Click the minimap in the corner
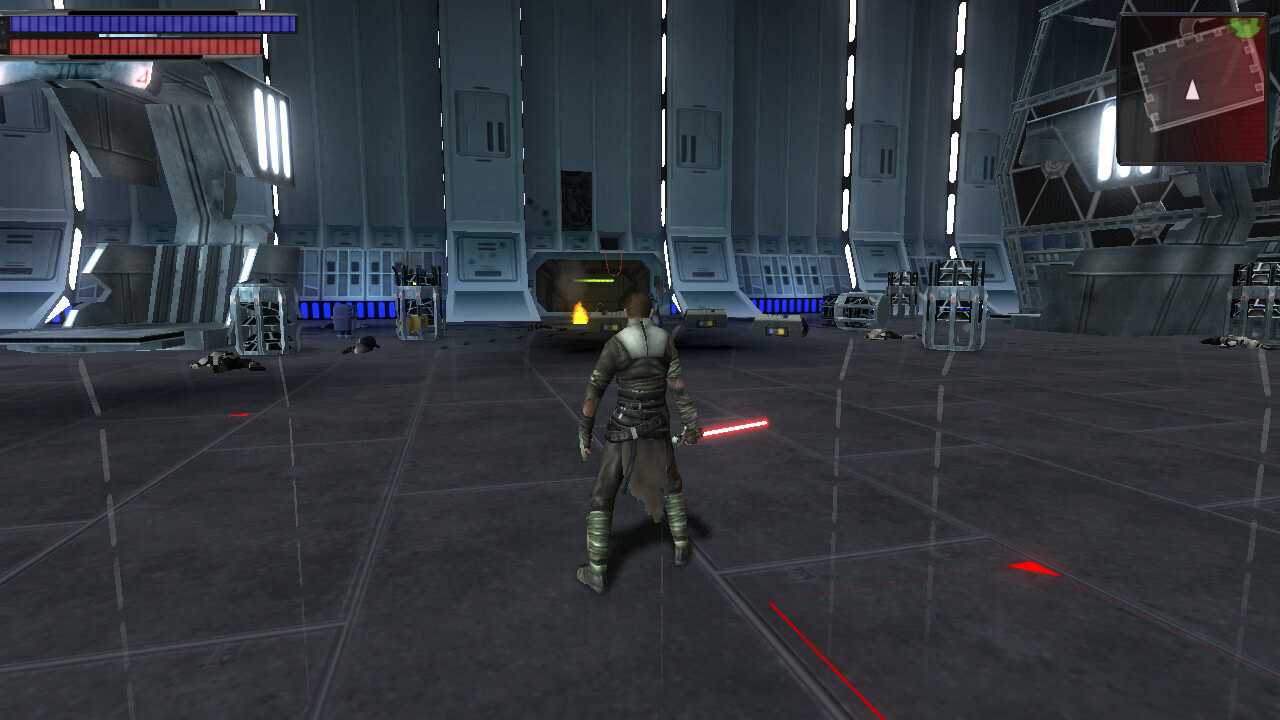Screen dimensions: 1280x720 [x=1192, y=88]
